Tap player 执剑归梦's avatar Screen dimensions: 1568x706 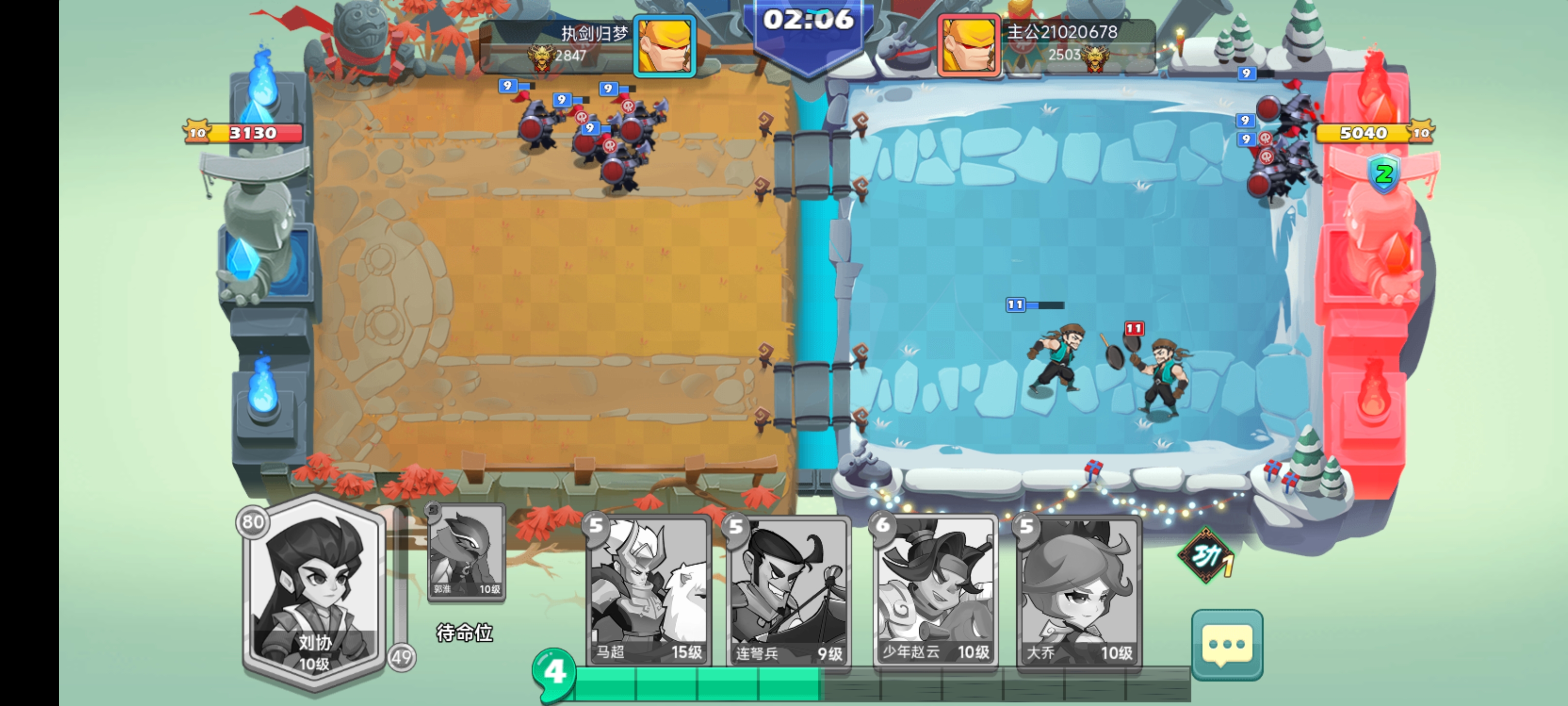point(664,46)
